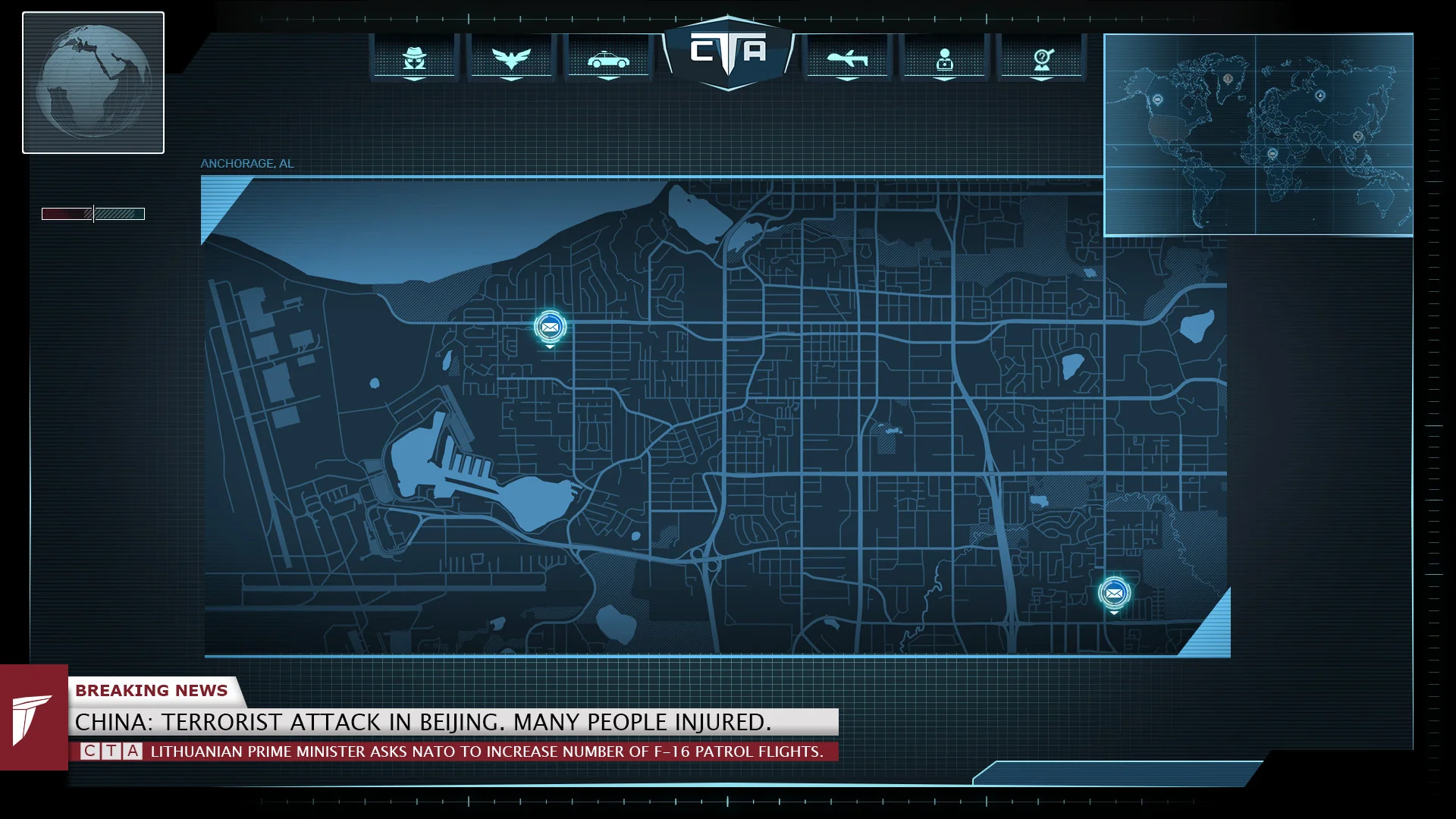Select the hacker analyst icon
1456x819 pixels.
tap(944, 59)
